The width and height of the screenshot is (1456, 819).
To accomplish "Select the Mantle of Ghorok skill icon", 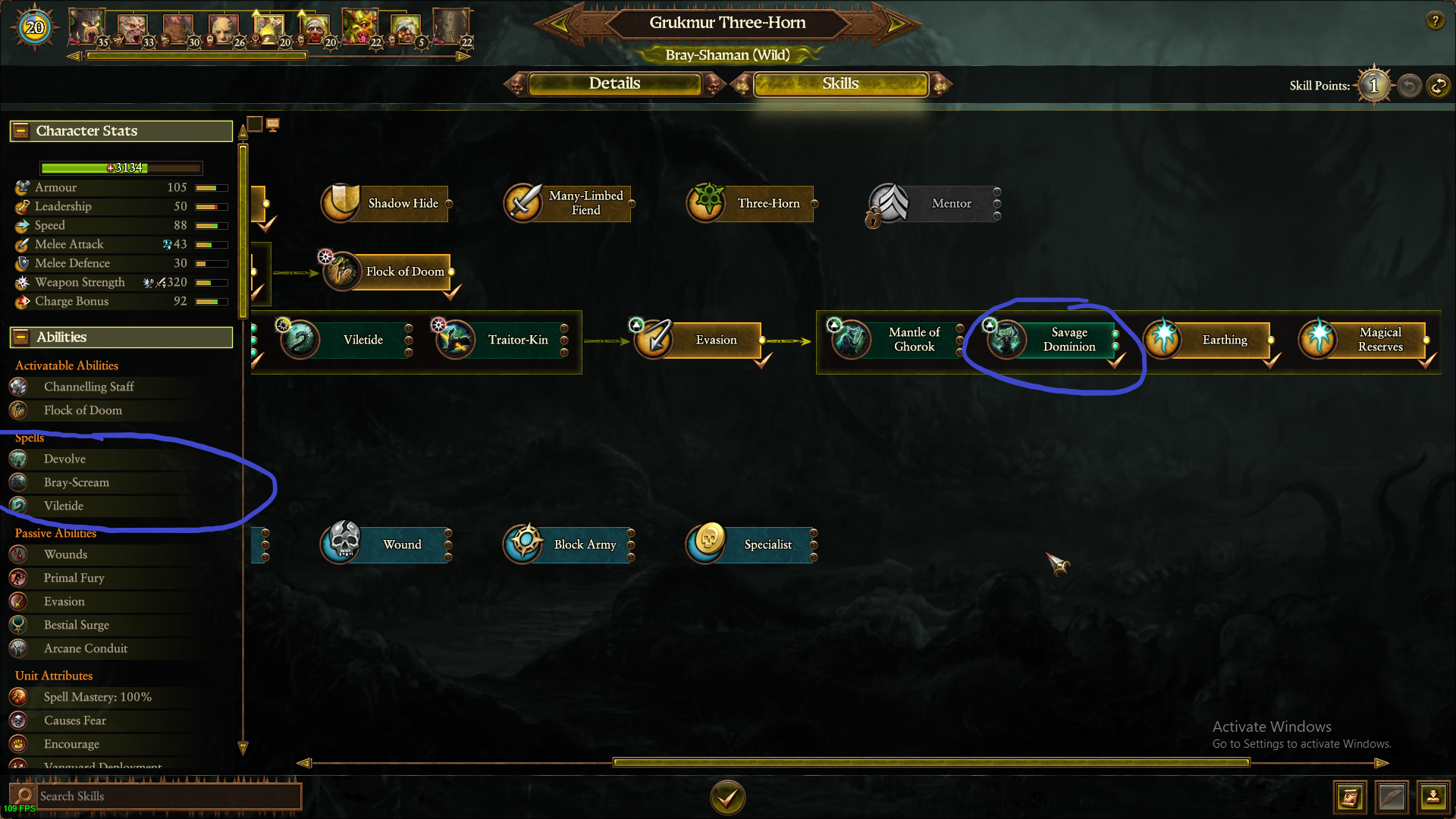I will coord(849,340).
